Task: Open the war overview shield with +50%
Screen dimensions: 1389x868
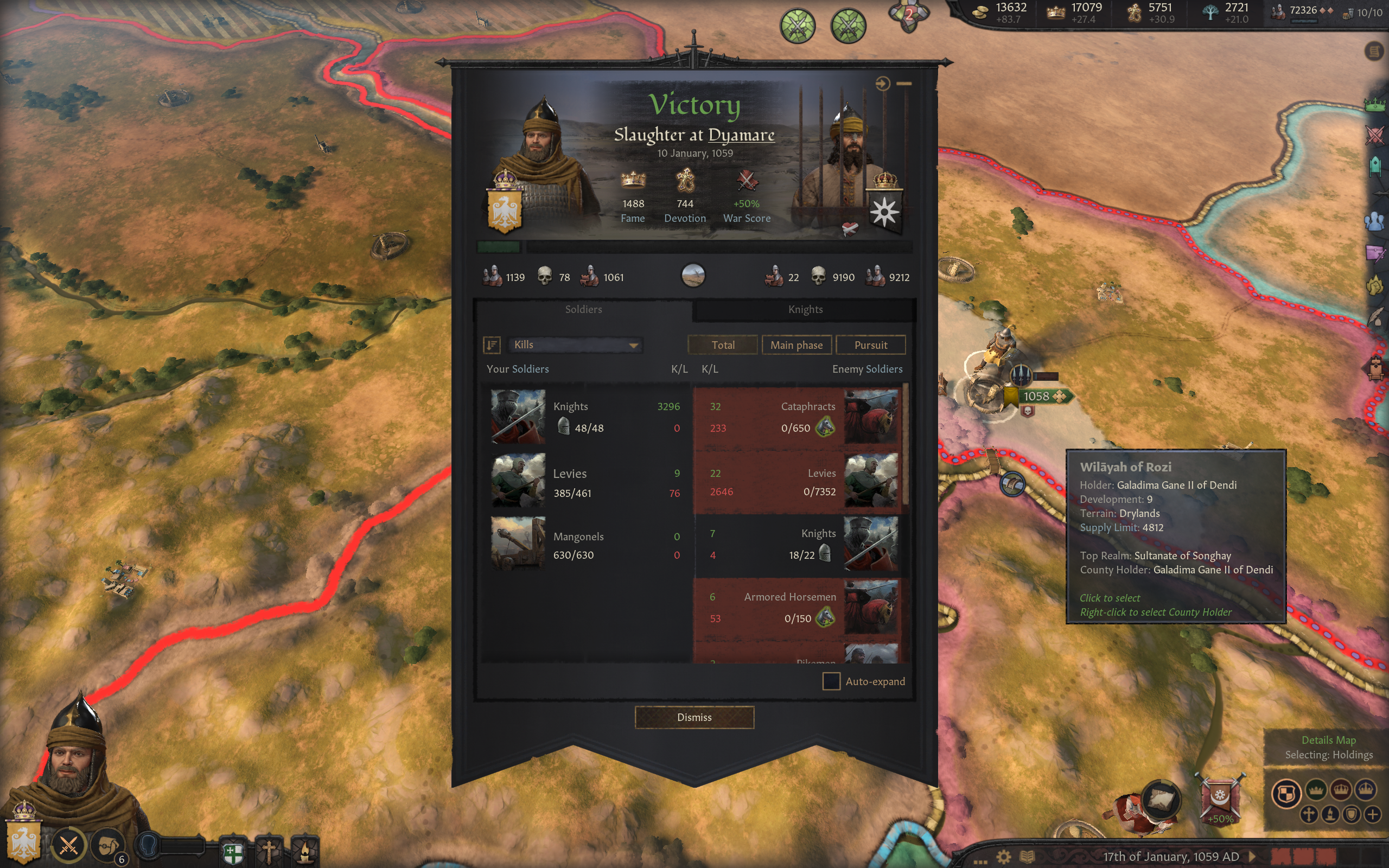Action: coord(1220,798)
